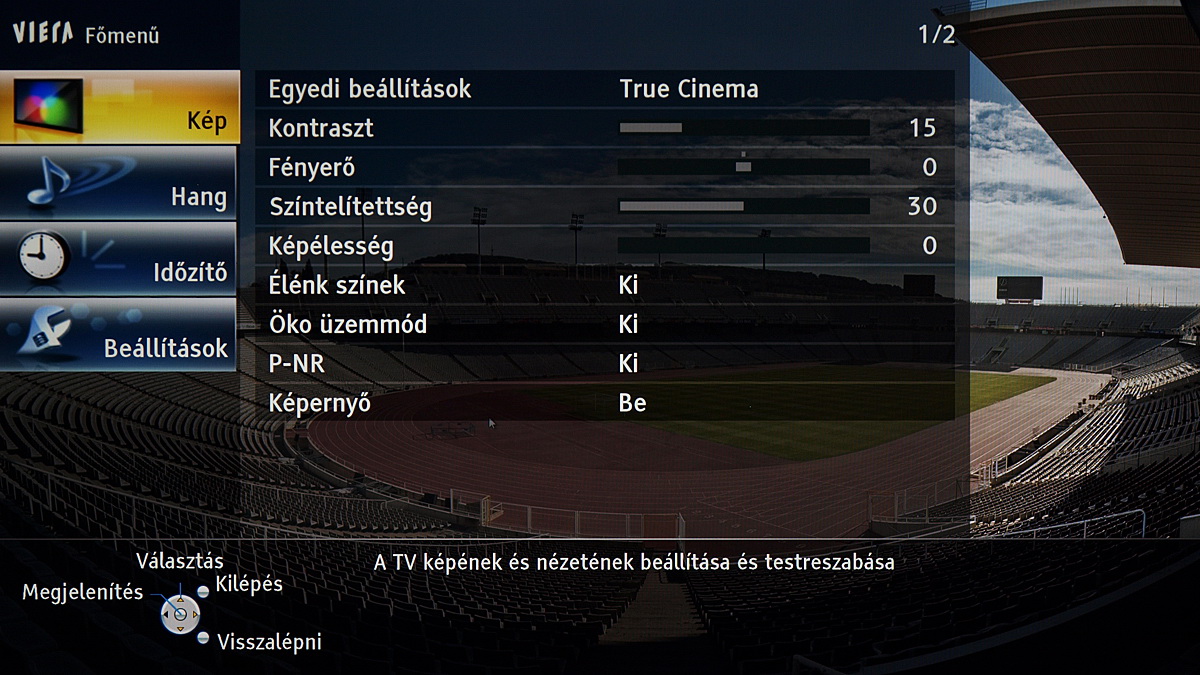The width and height of the screenshot is (1200, 675).
Task: Toggle the Élénk színek setting
Action: tap(628, 285)
